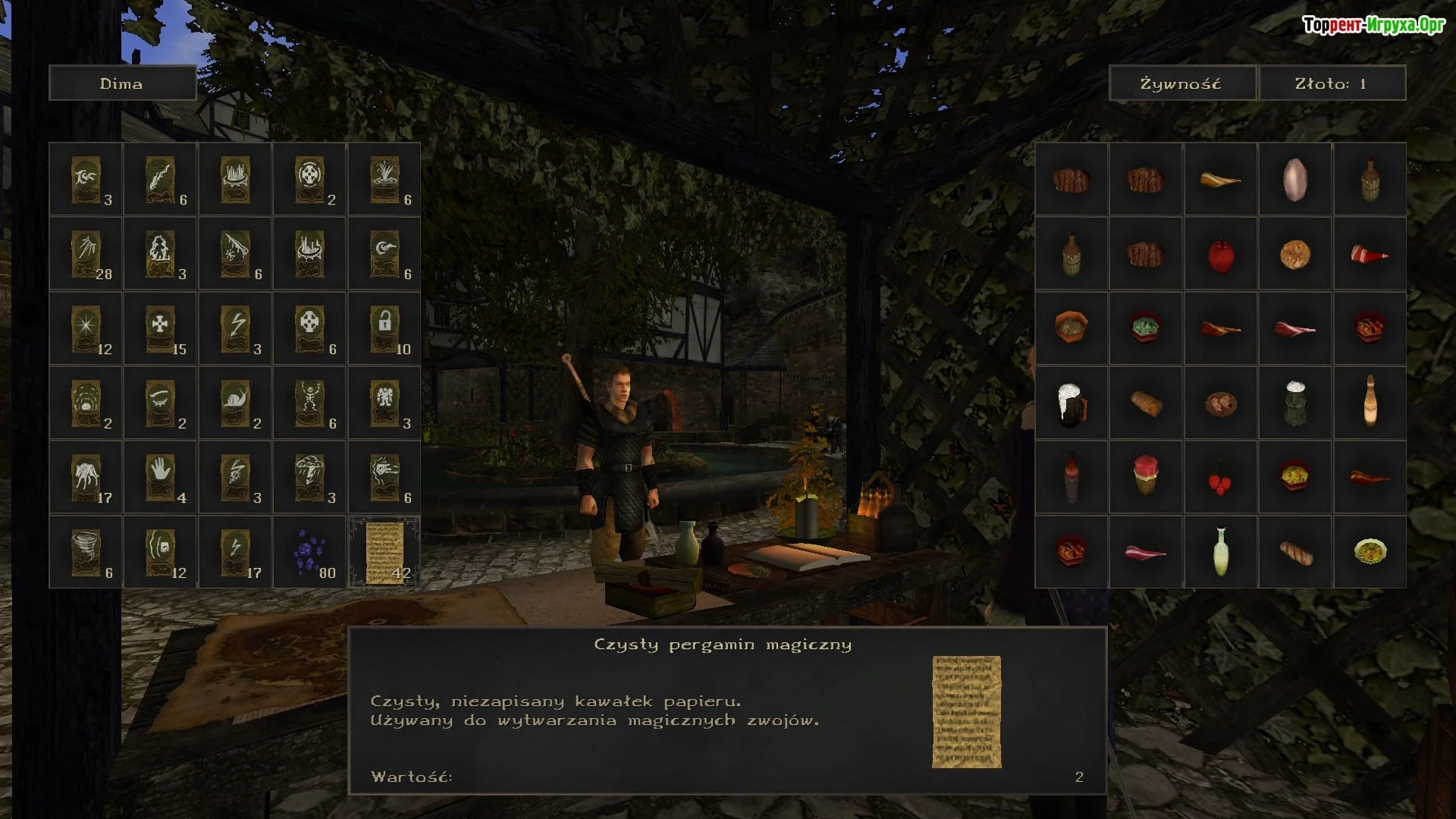Select the snail scroll

(x=235, y=403)
